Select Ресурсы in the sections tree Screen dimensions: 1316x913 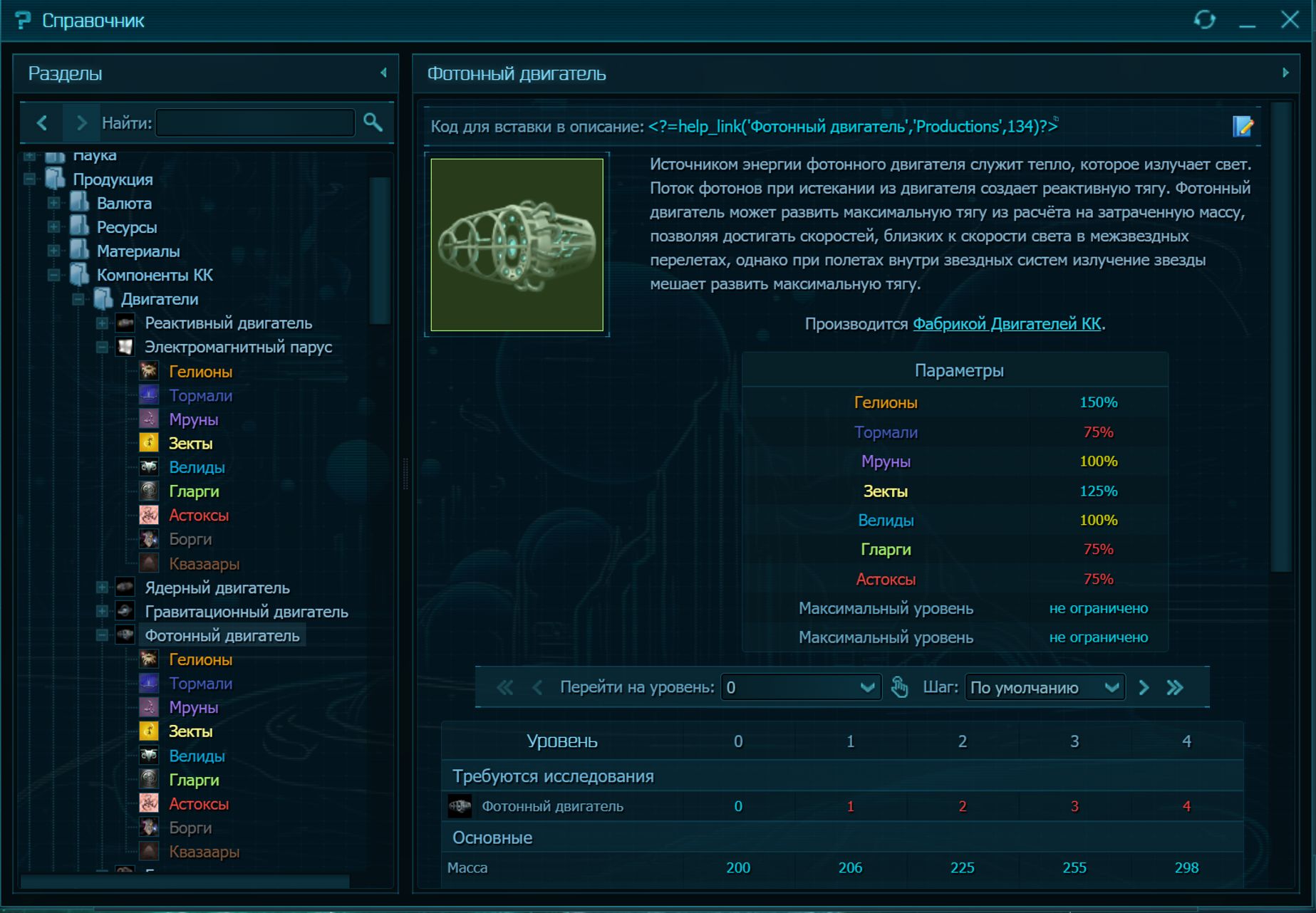point(127,228)
